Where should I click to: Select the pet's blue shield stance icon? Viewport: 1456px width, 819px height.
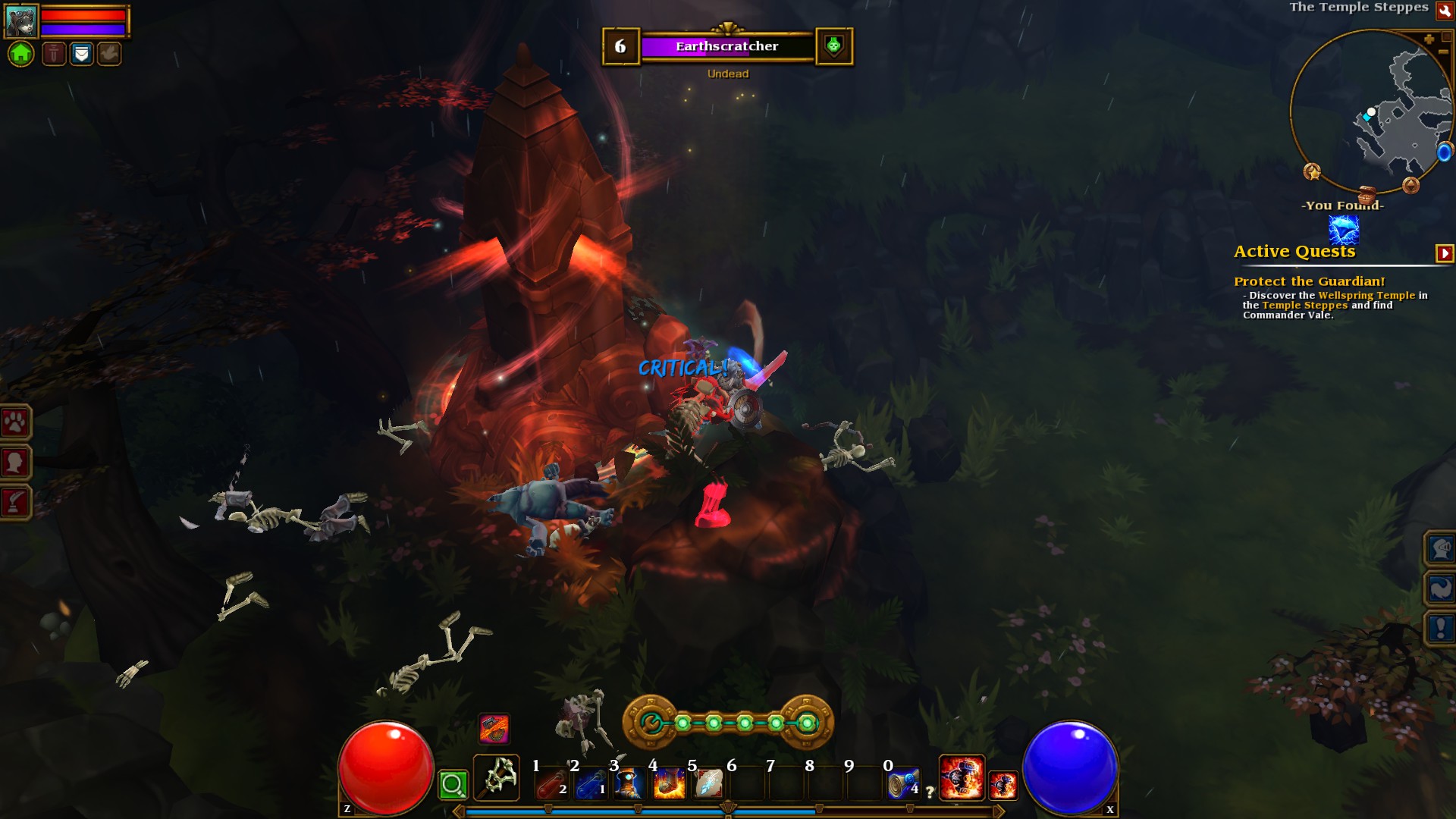(x=82, y=54)
